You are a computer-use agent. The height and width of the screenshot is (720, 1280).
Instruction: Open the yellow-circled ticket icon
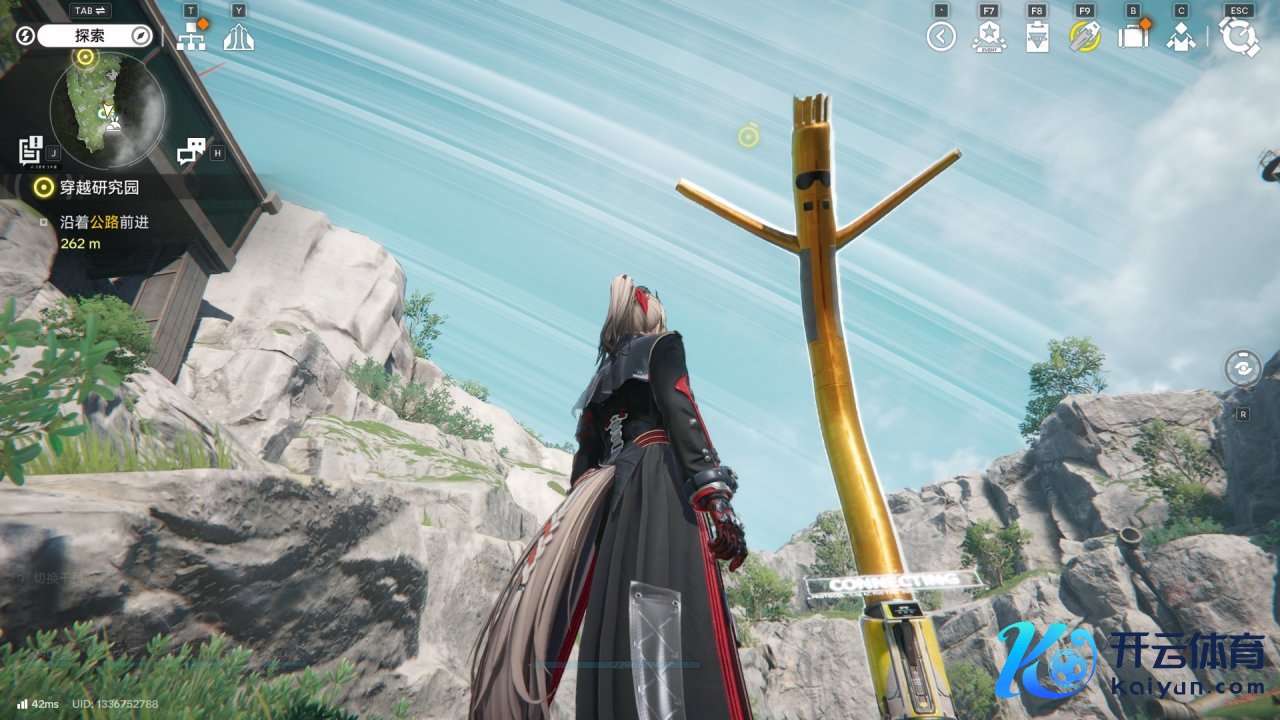tap(1085, 37)
